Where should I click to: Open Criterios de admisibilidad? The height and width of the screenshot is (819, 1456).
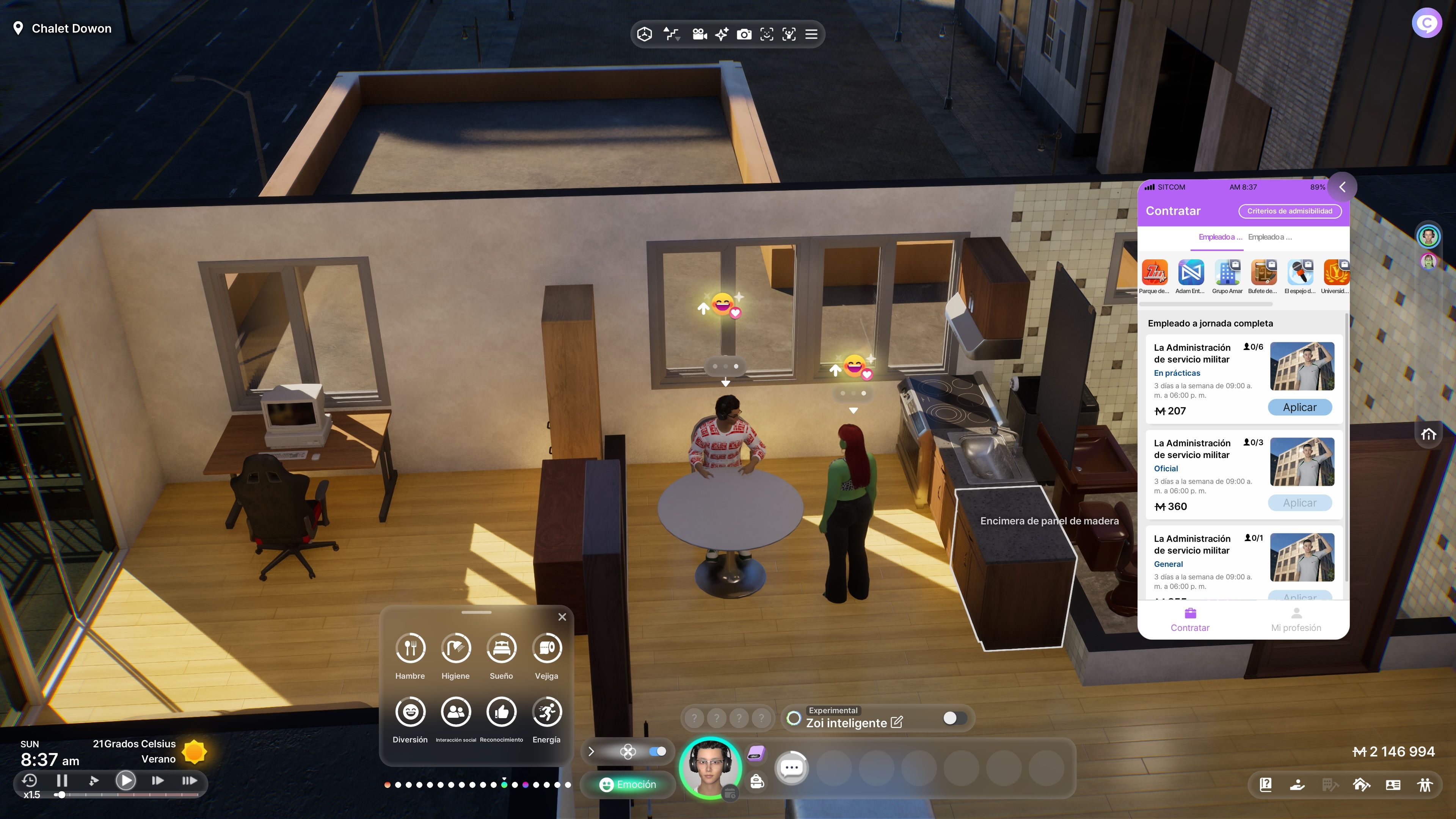point(1290,211)
